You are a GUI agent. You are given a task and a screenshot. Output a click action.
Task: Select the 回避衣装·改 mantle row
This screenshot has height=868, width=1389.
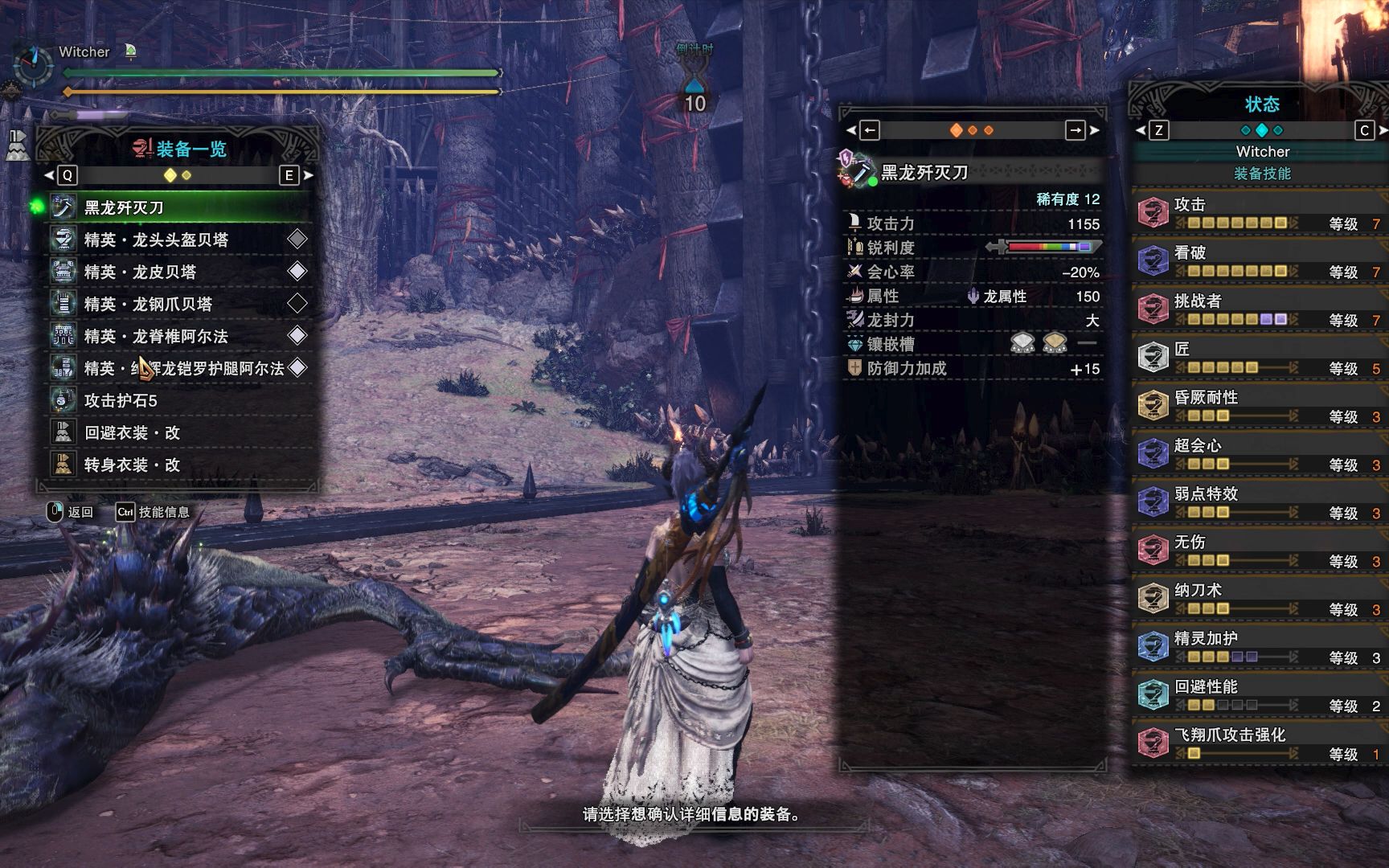click(178, 432)
